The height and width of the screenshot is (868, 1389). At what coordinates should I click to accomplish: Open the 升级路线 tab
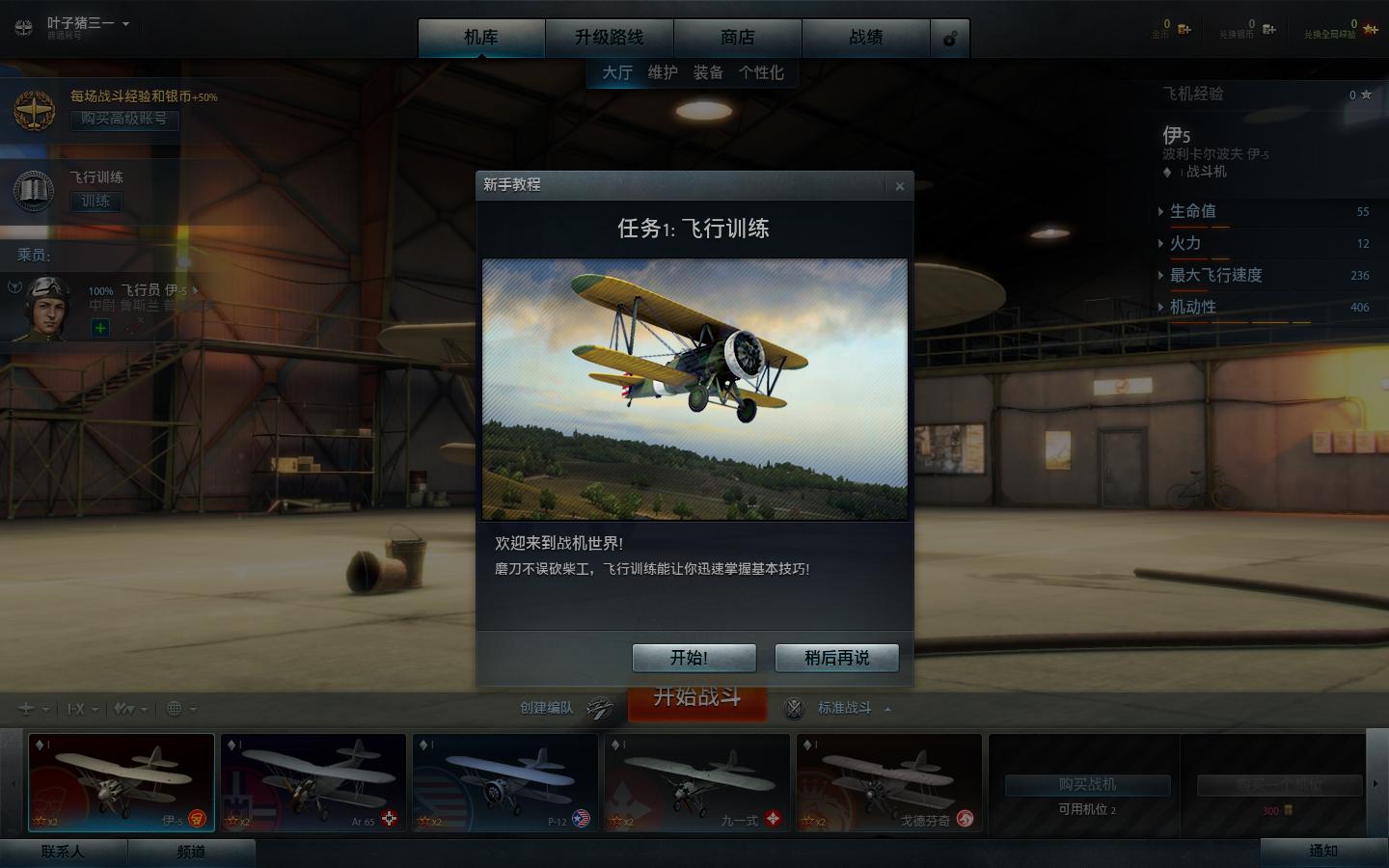(x=609, y=38)
